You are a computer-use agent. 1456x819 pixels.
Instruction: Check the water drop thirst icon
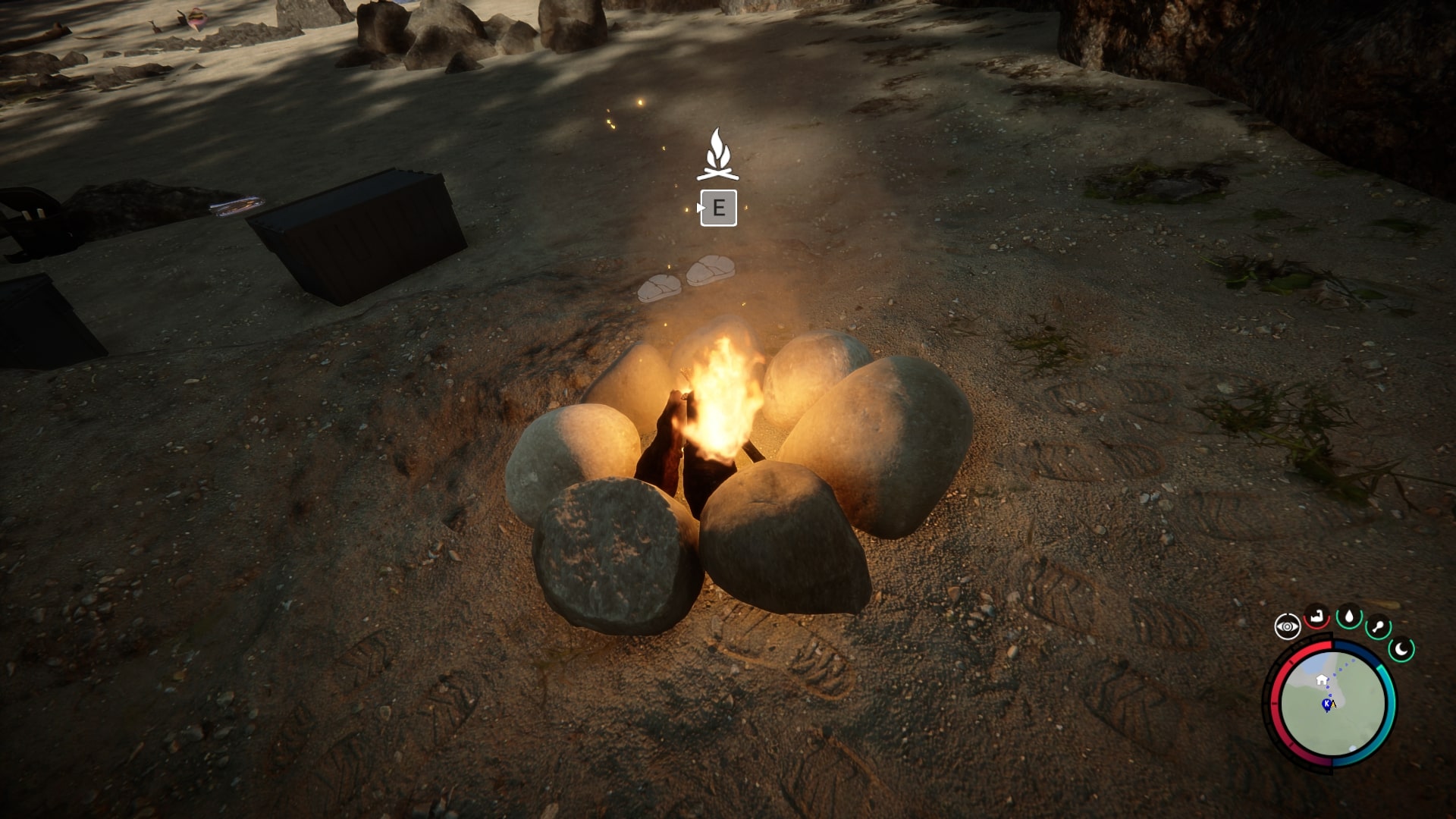(1349, 617)
